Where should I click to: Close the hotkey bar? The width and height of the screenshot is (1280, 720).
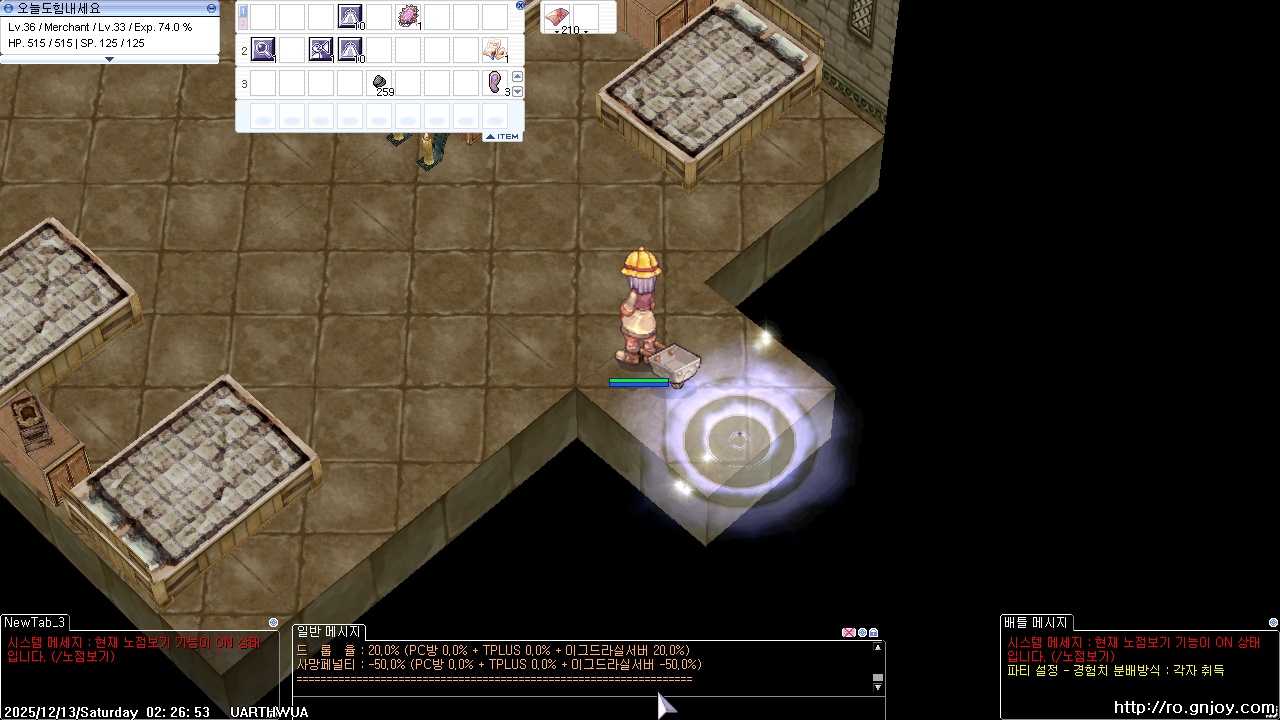click(520, 5)
